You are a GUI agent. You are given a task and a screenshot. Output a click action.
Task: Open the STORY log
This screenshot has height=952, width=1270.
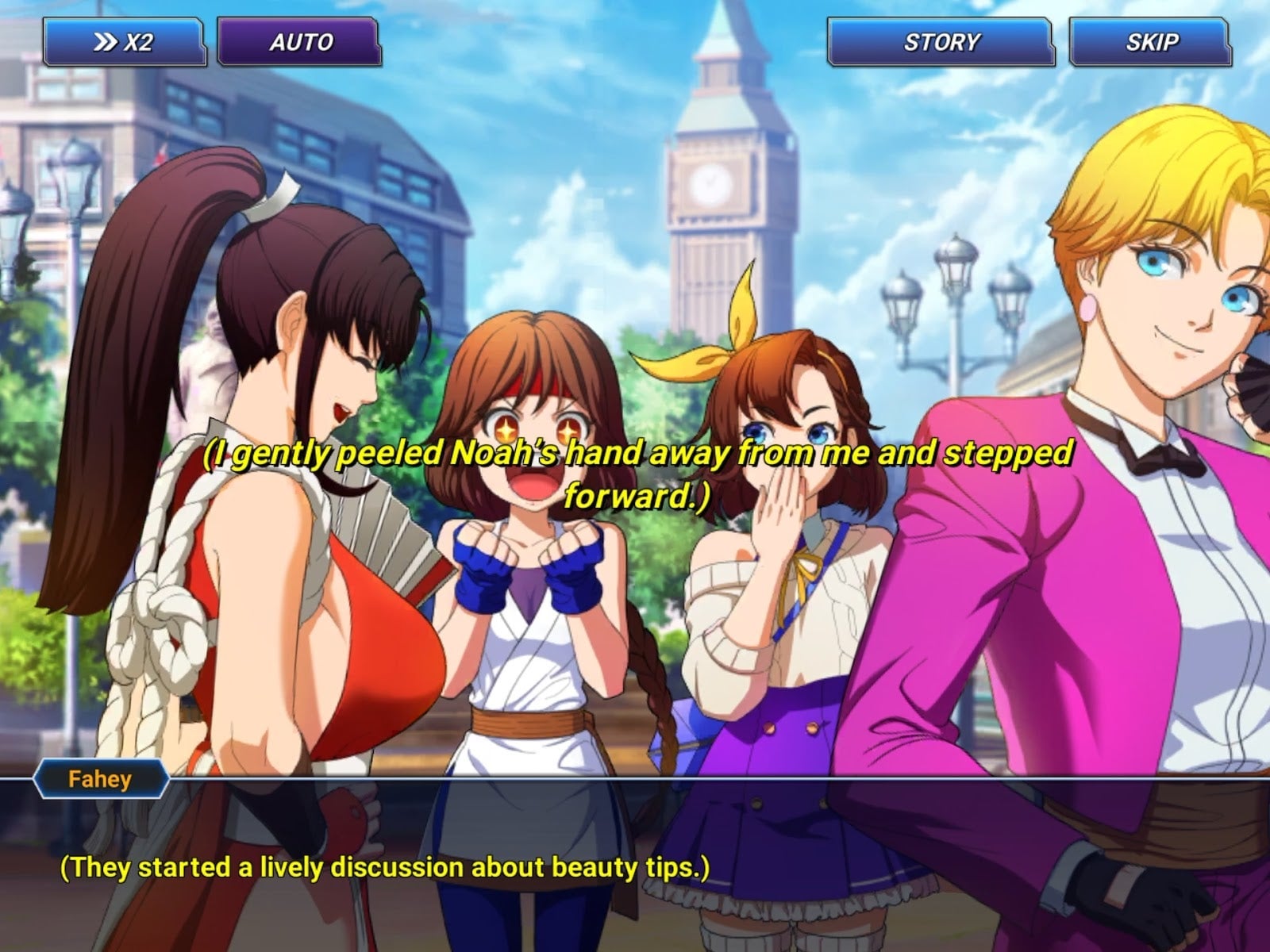click(941, 42)
